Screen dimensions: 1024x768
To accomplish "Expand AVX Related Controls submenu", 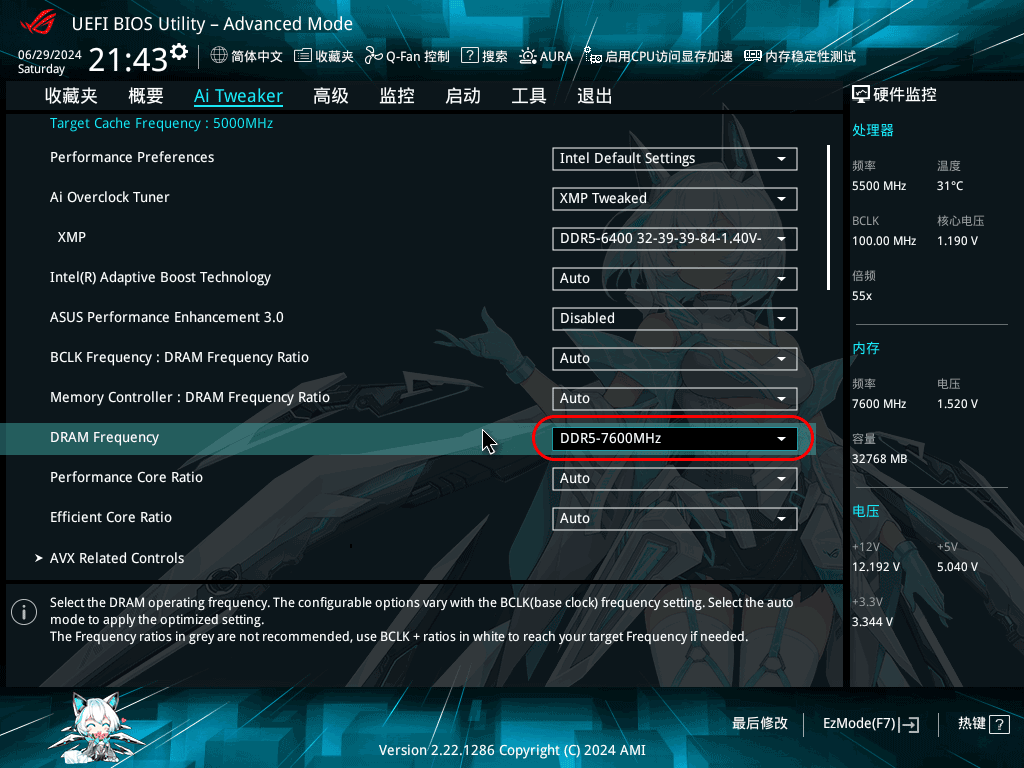I will click(x=117, y=558).
